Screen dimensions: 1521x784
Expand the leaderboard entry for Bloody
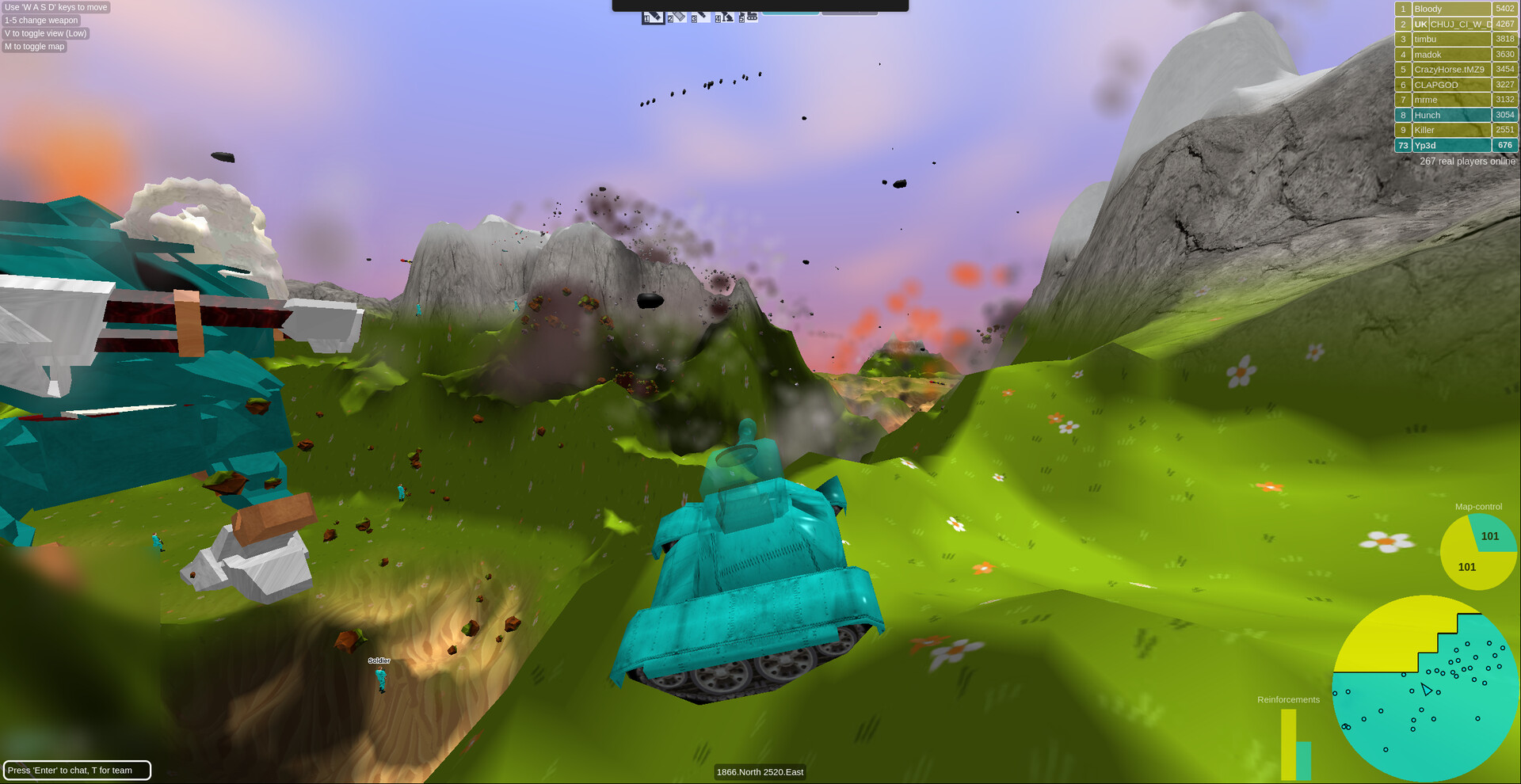tap(1451, 8)
